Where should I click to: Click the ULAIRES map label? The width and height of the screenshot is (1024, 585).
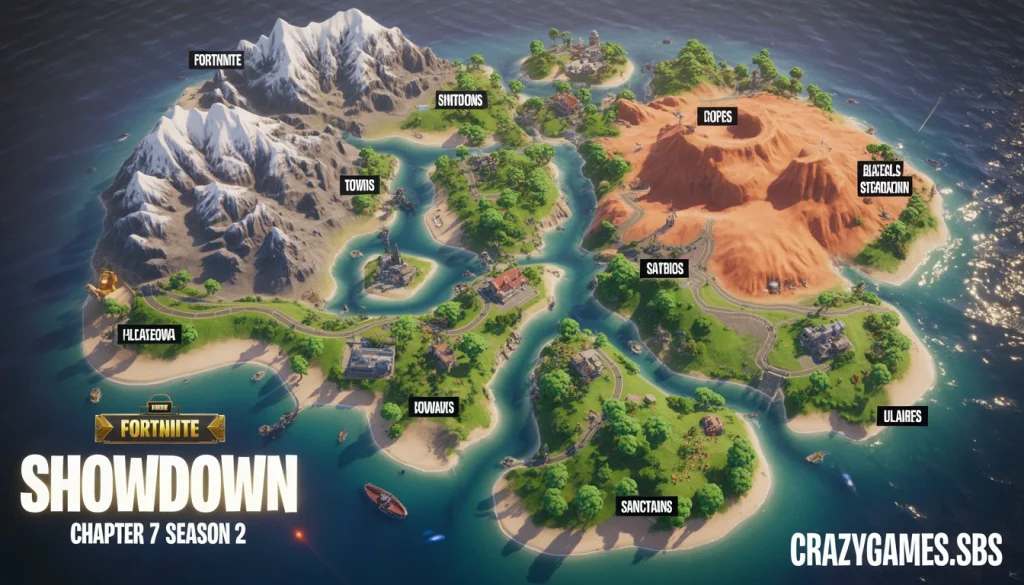click(x=901, y=415)
